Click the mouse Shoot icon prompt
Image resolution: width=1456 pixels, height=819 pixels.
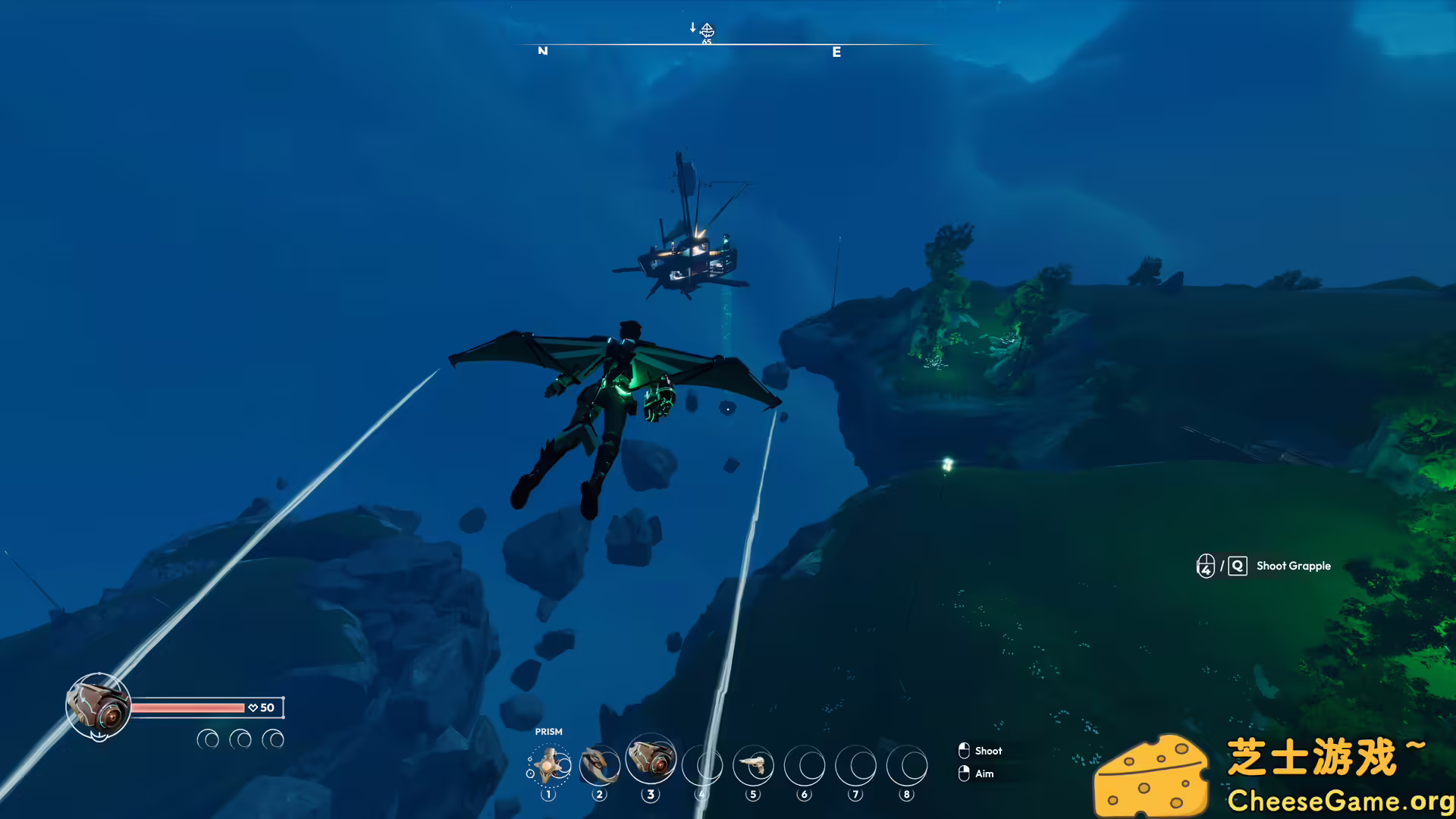[964, 750]
